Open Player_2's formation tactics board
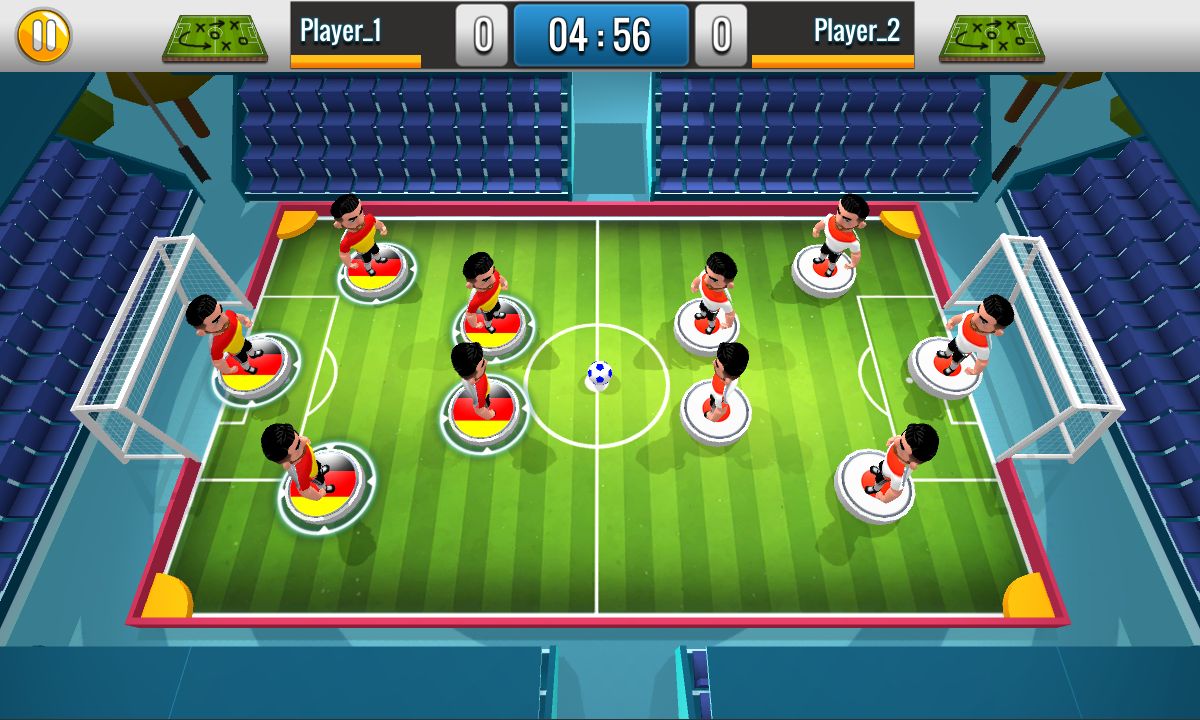The width and height of the screenshot is (1200, 720). (x=991, y=38)
